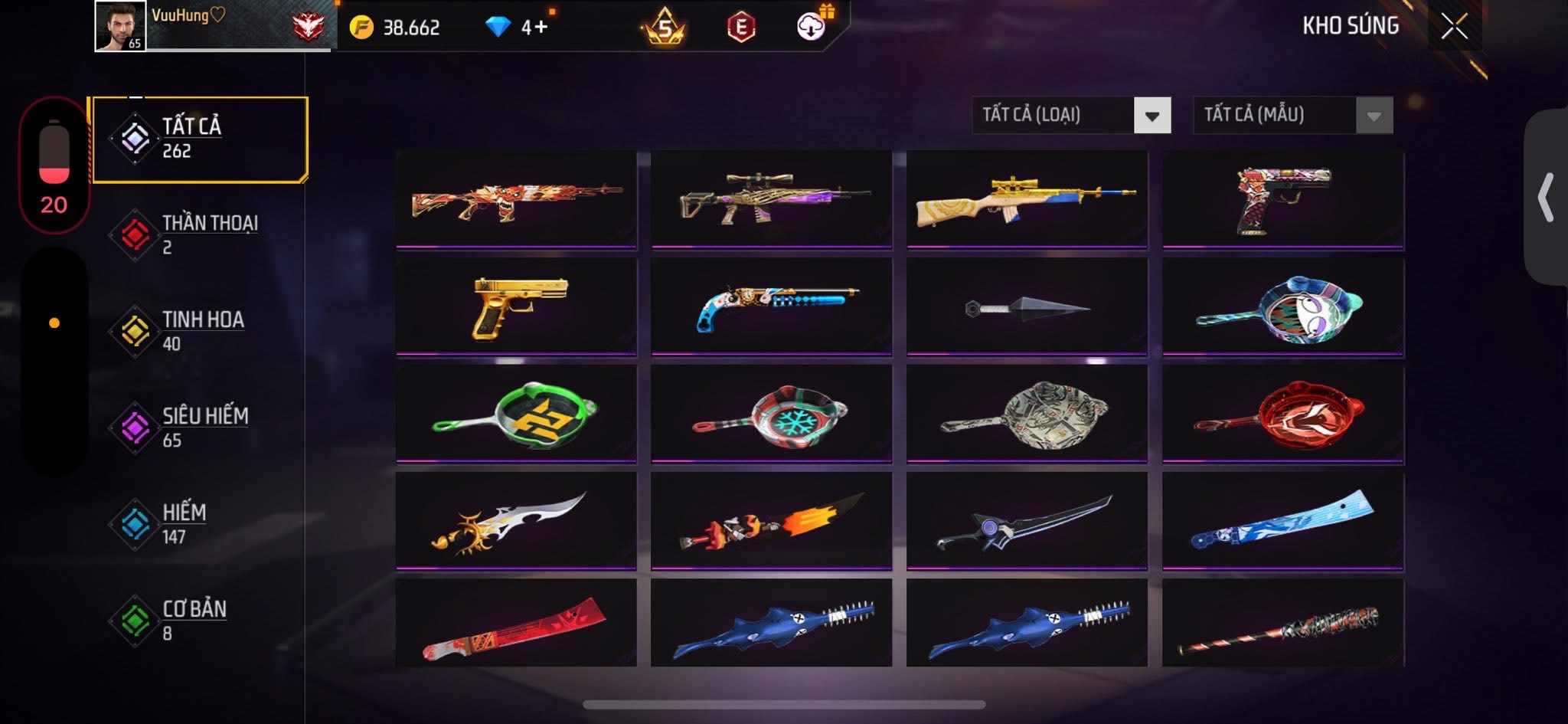The image size is (1568, 724).
Task: Choose the green and yellow pan skin
Action: (517, 414)
